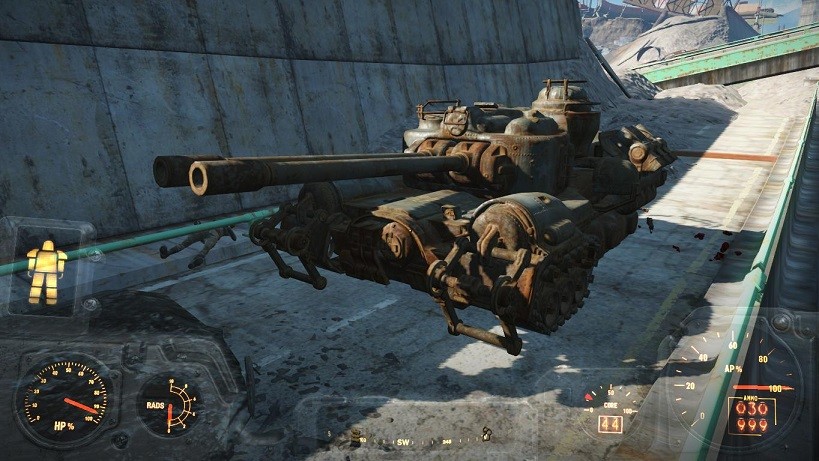Click the power armor condition icon
Screen dimensions: 819x461
tap(46, 271)
